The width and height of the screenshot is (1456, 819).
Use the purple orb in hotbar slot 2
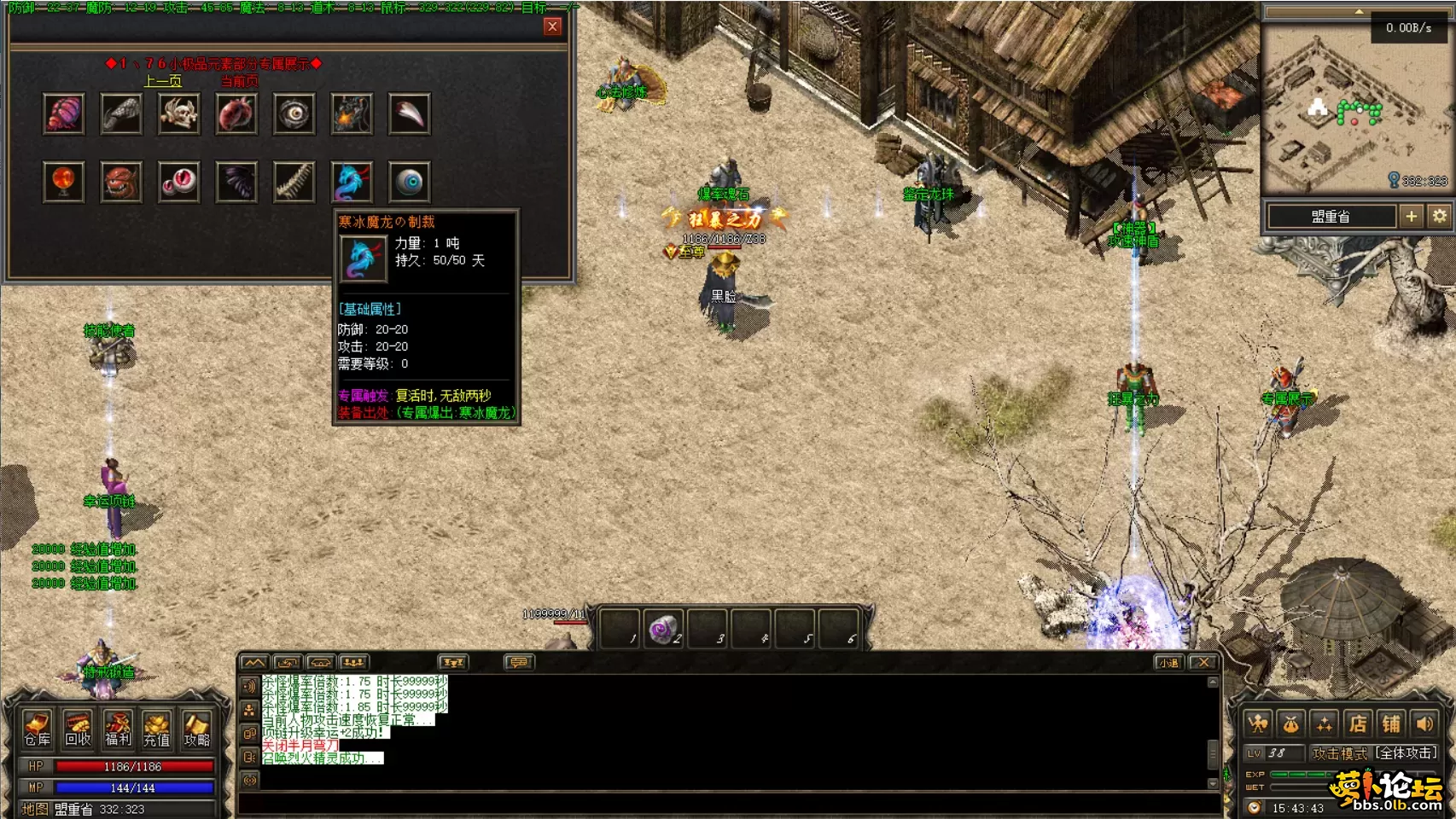663,630
